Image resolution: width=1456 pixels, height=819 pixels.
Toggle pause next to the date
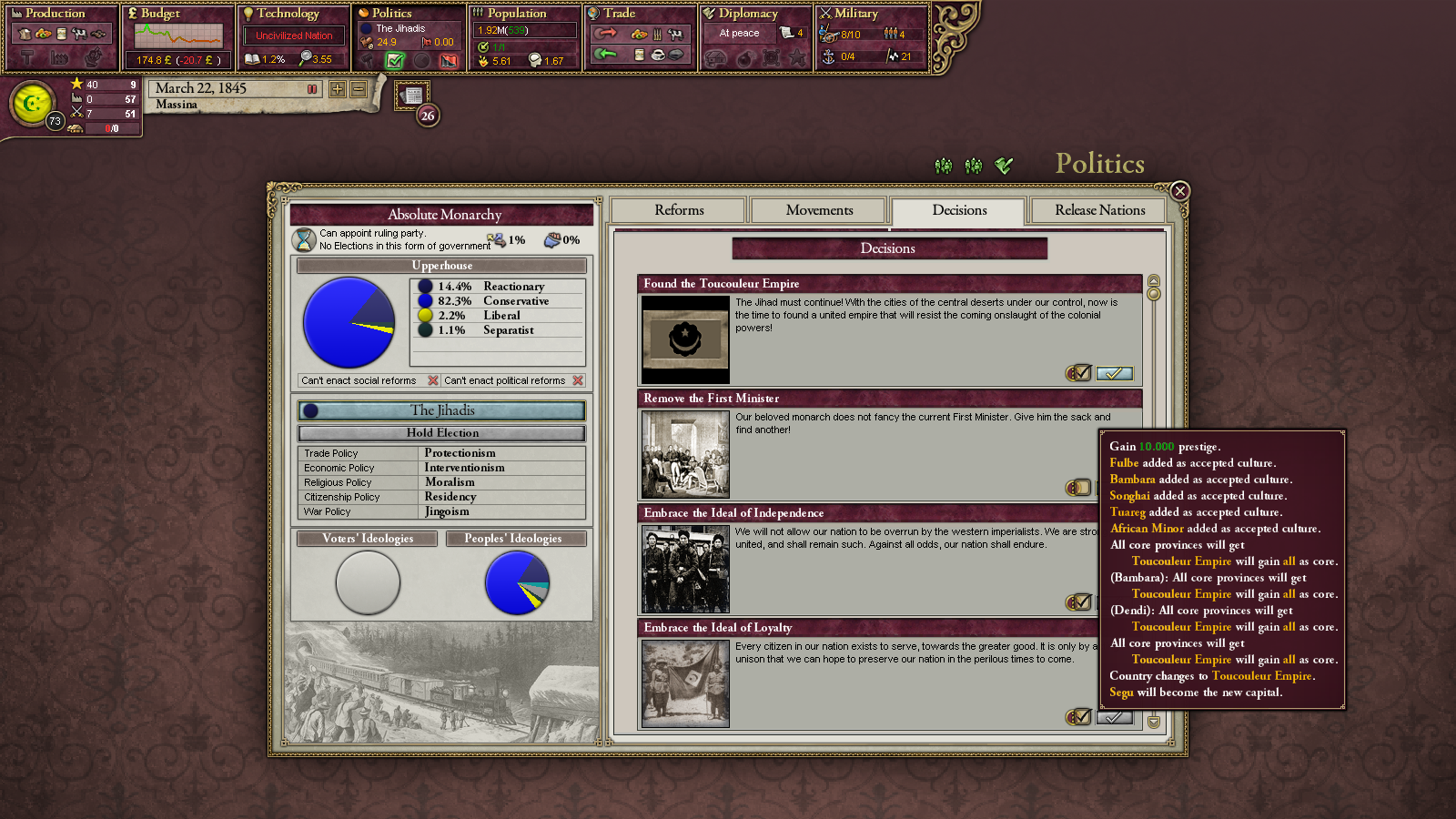(x=312, y=89)
